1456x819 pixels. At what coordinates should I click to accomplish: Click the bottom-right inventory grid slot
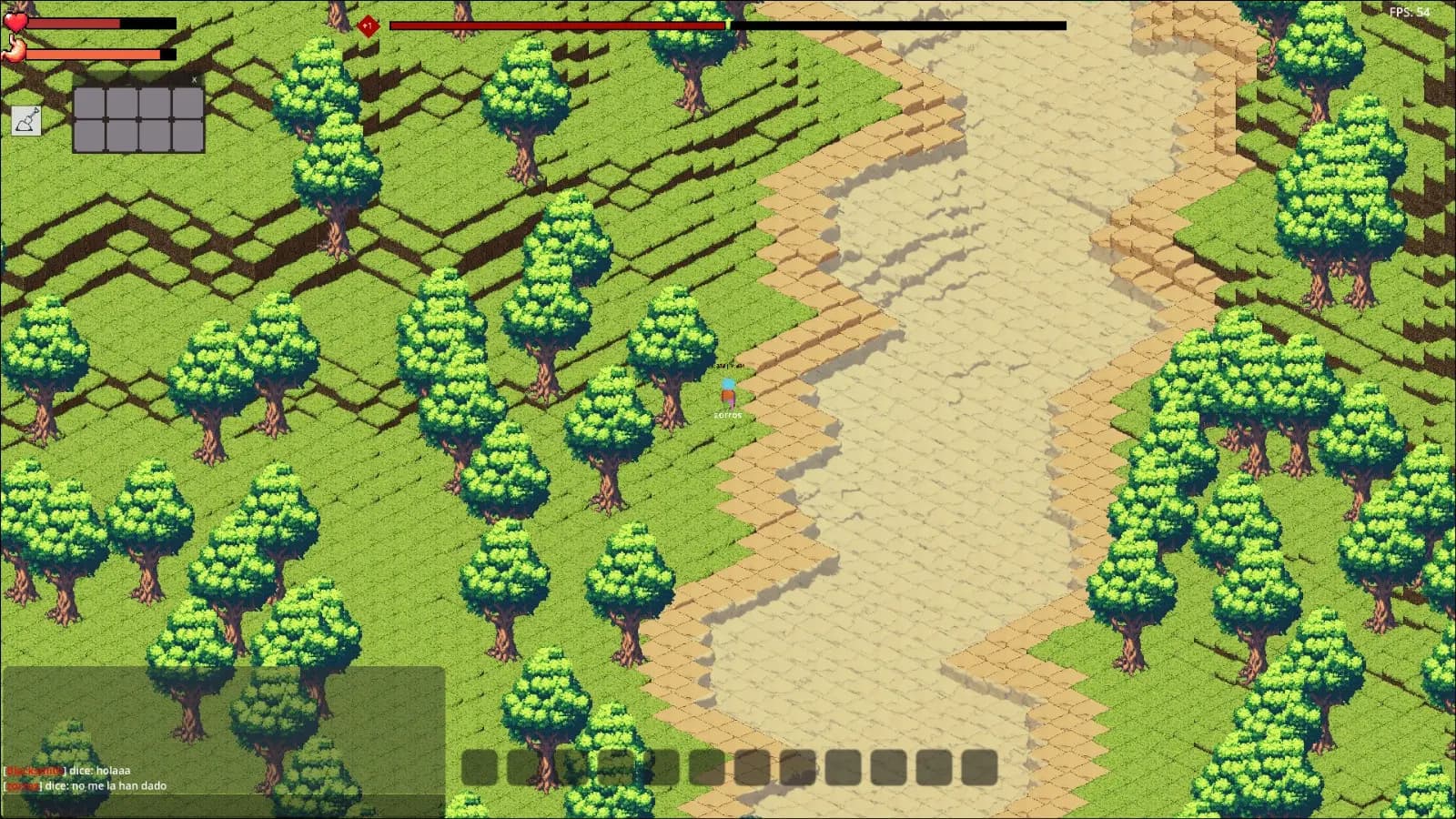(x=188, y=135)
